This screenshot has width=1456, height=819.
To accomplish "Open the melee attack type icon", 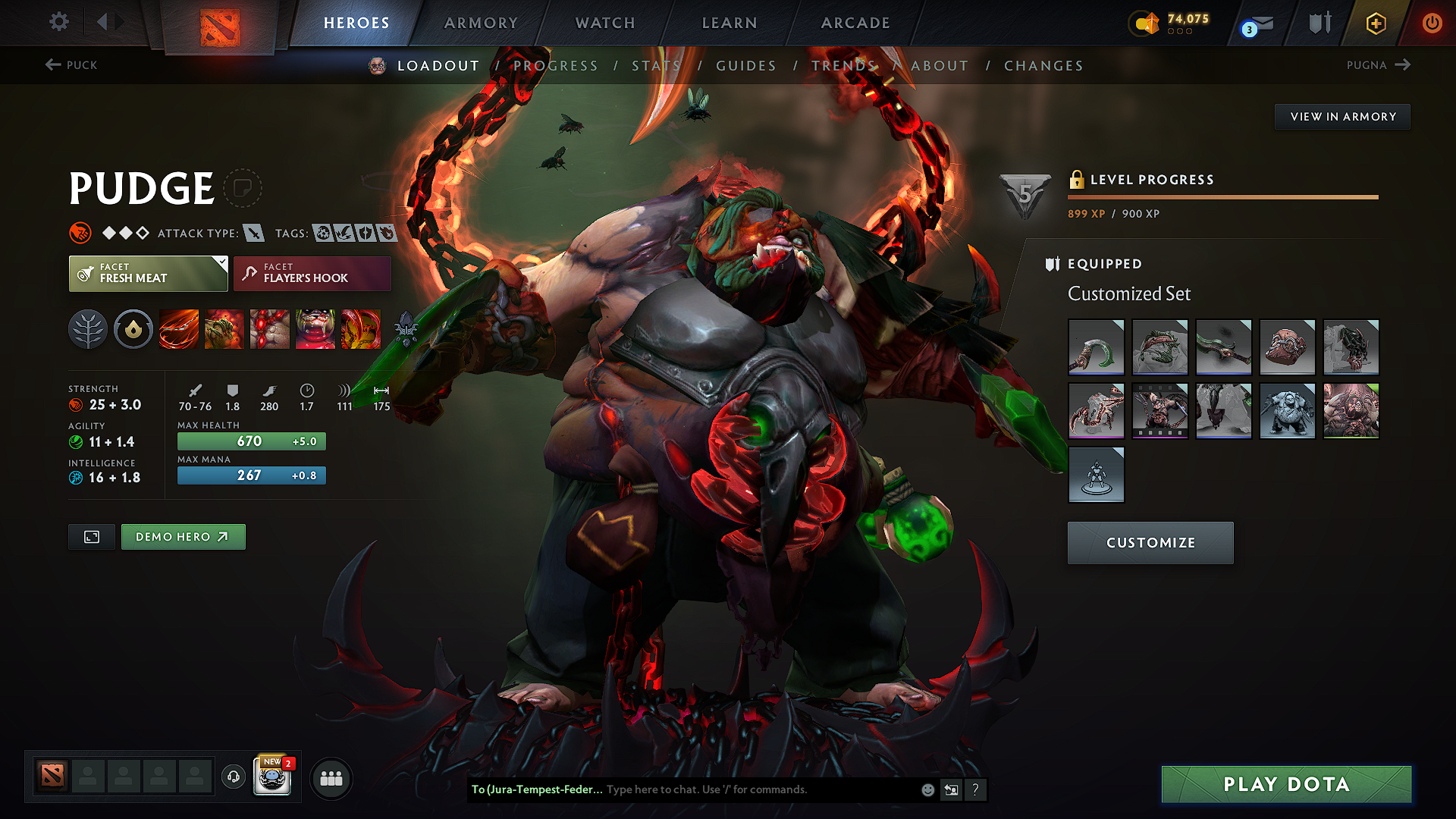I will tap(256, 233).
